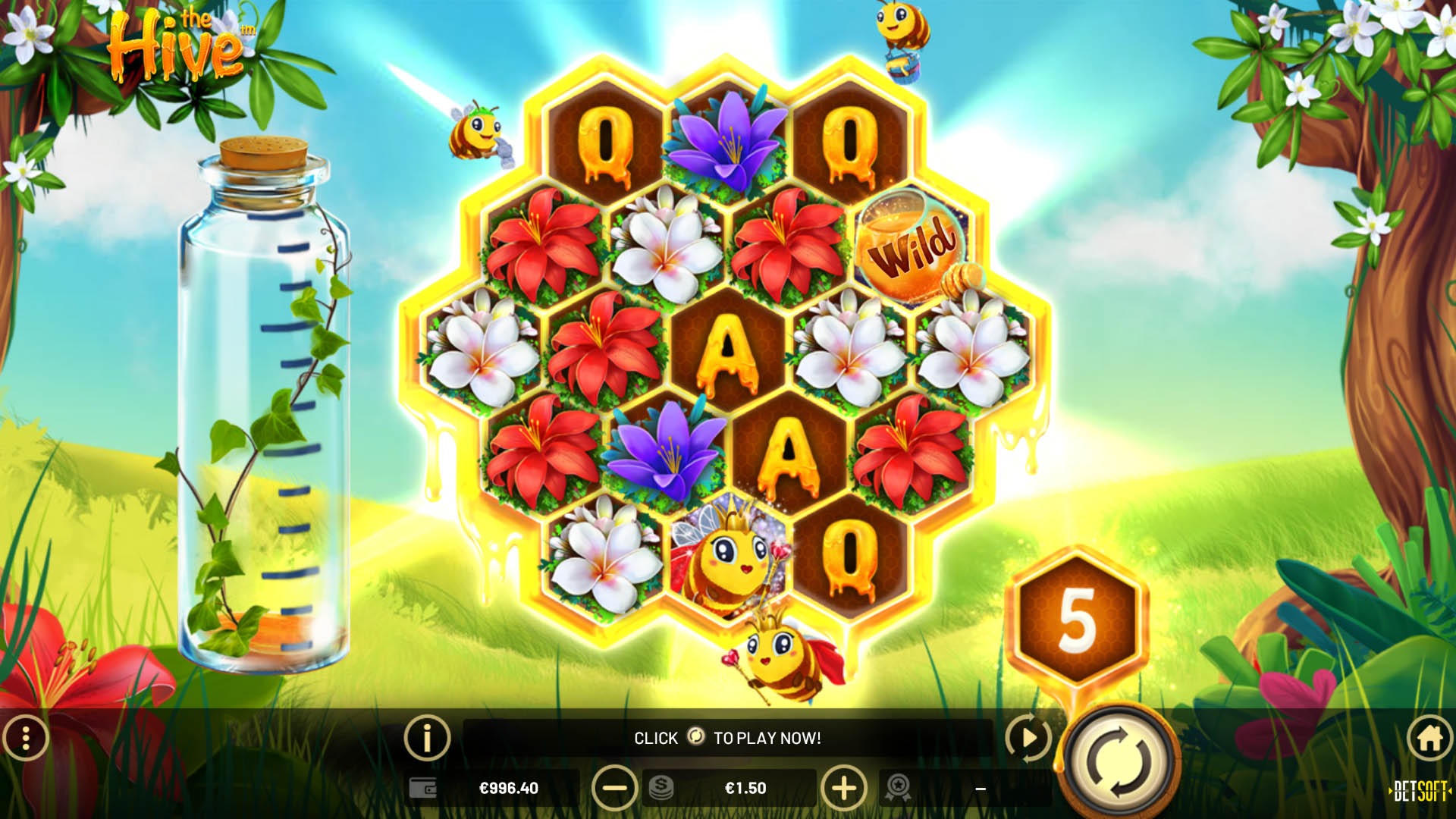Increase the bet with the plus control
1456x819 pixels.
[x=844, y=787]
